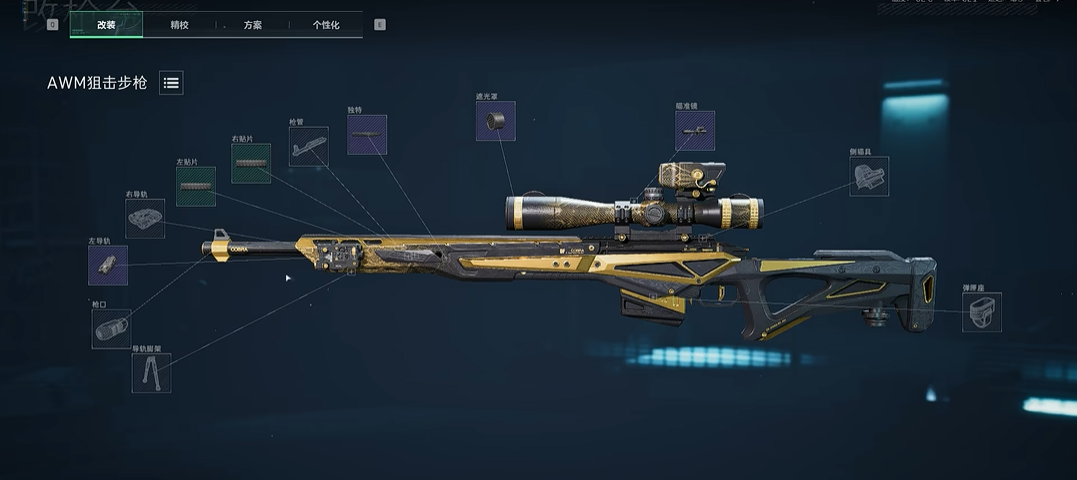This screenshot has width=1077, height=480.
Task: Open the 瞄准镜 scope slot
Action: point(695,130)
